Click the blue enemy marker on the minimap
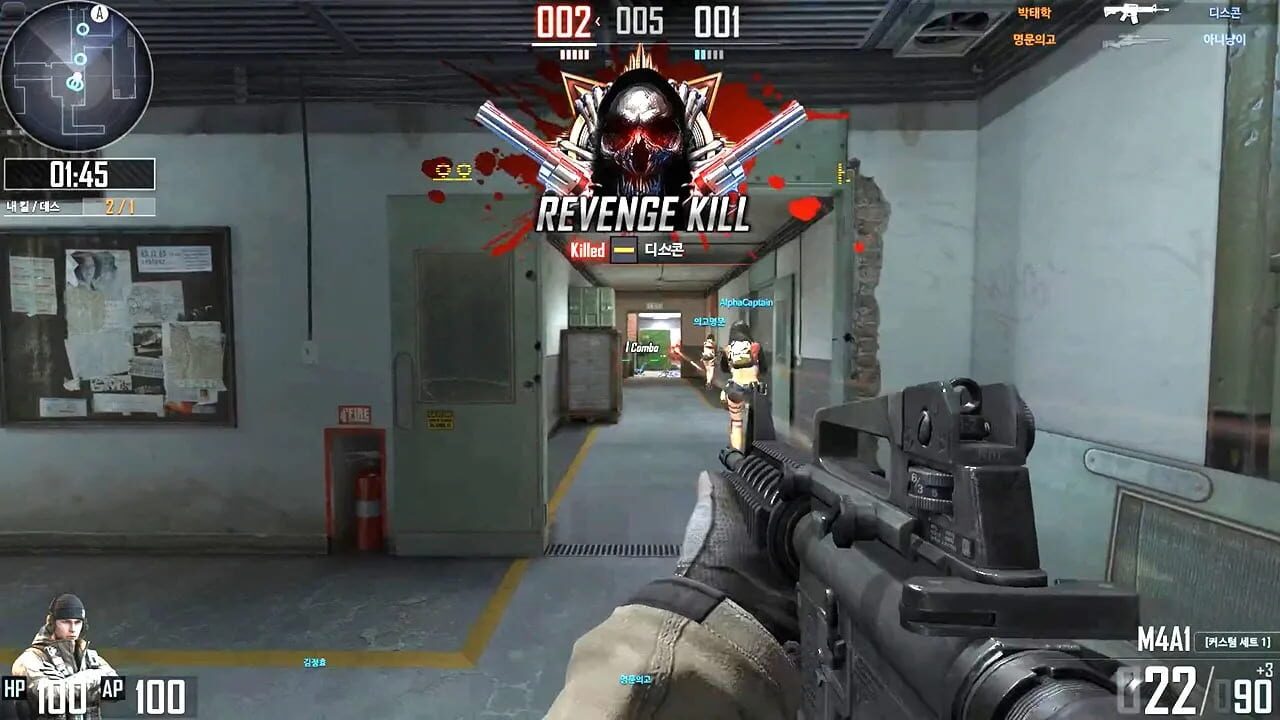 pyautogui.click(x=82, y=28)
